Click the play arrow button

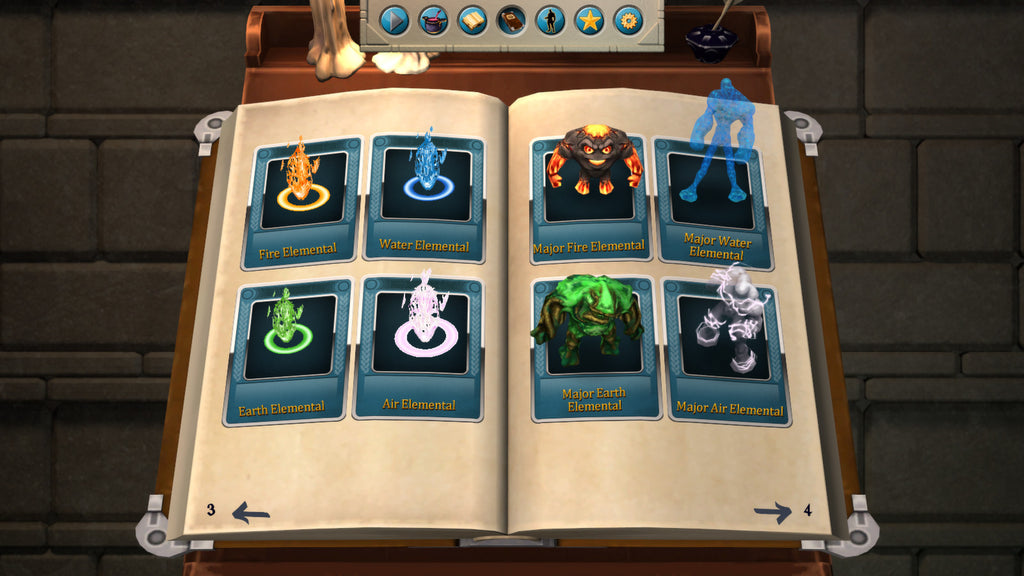pos(395,20)
